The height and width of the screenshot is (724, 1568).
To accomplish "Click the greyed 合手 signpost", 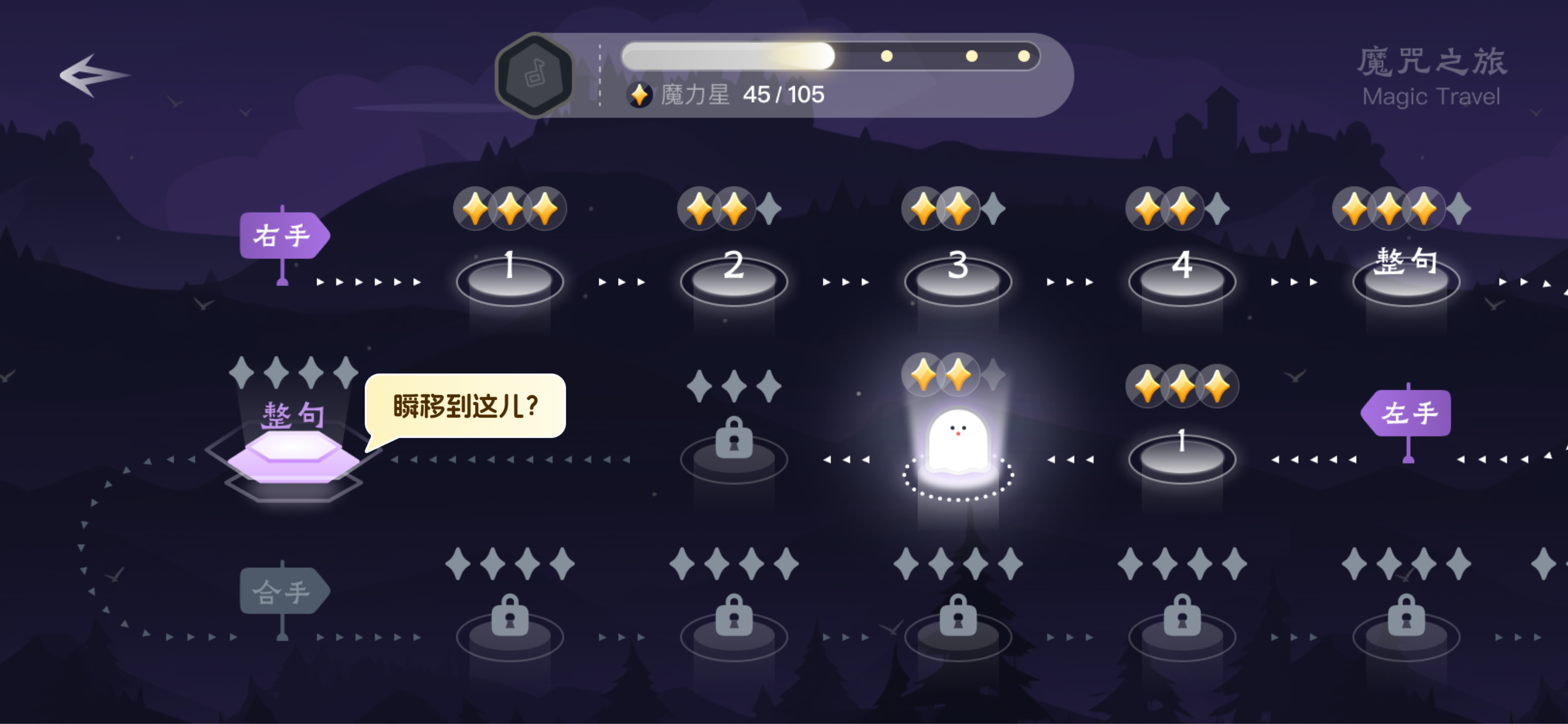I will pyautogui.click(x=283, y=591).
